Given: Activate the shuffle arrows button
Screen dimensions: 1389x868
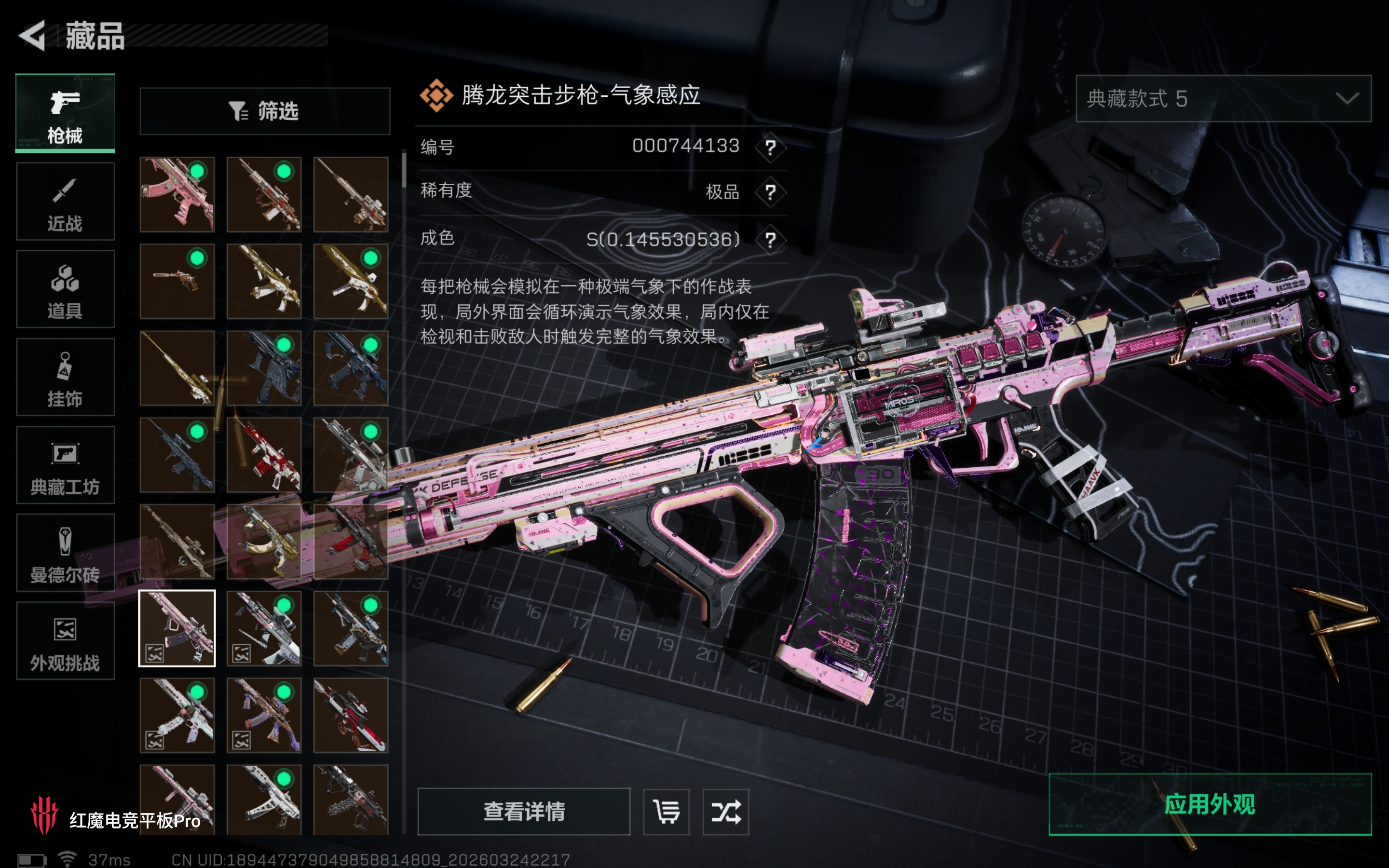Looking at the screenshot, I should 725,812.
